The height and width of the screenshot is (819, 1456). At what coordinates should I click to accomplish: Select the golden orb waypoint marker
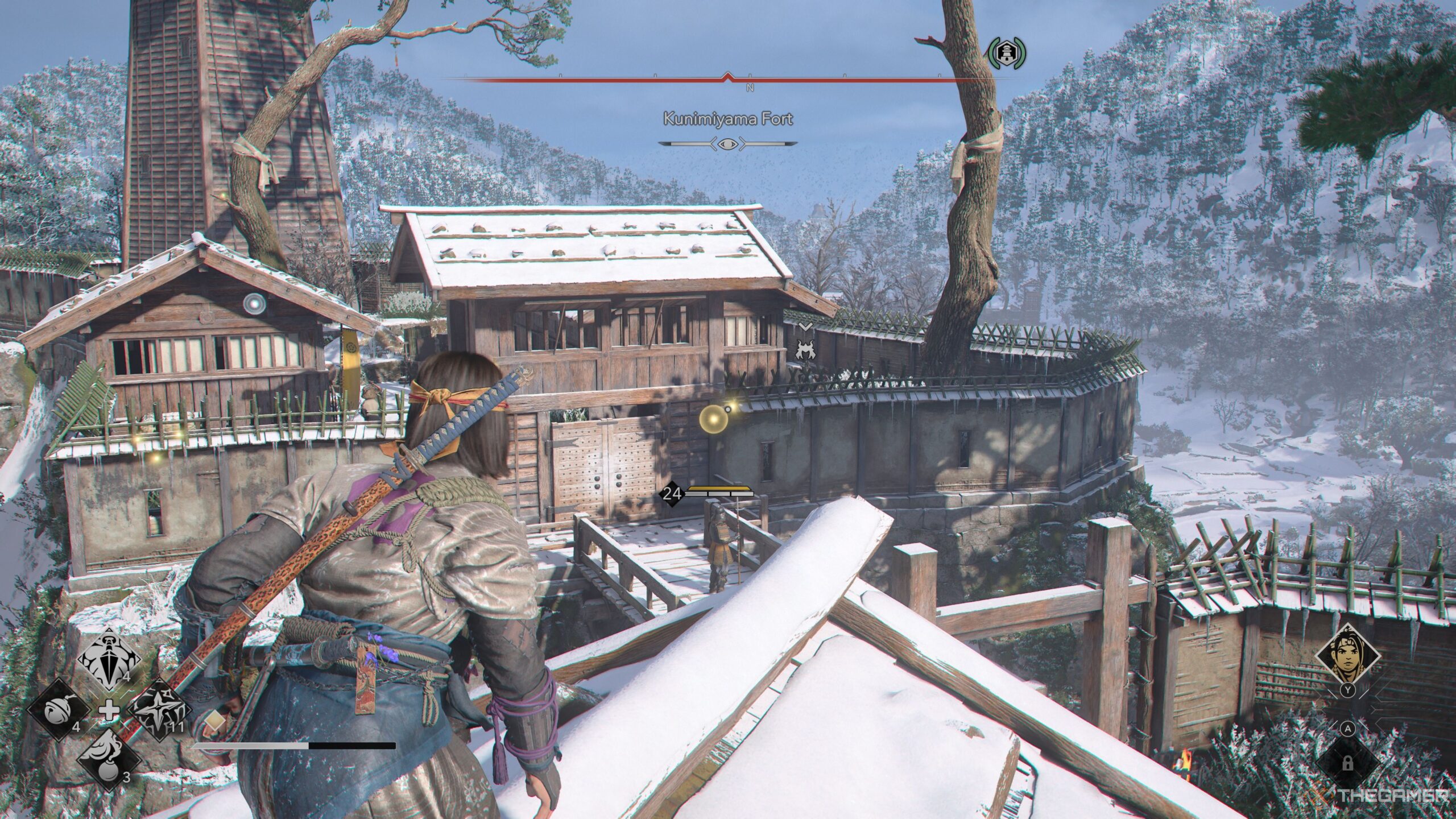coord(713,420)
